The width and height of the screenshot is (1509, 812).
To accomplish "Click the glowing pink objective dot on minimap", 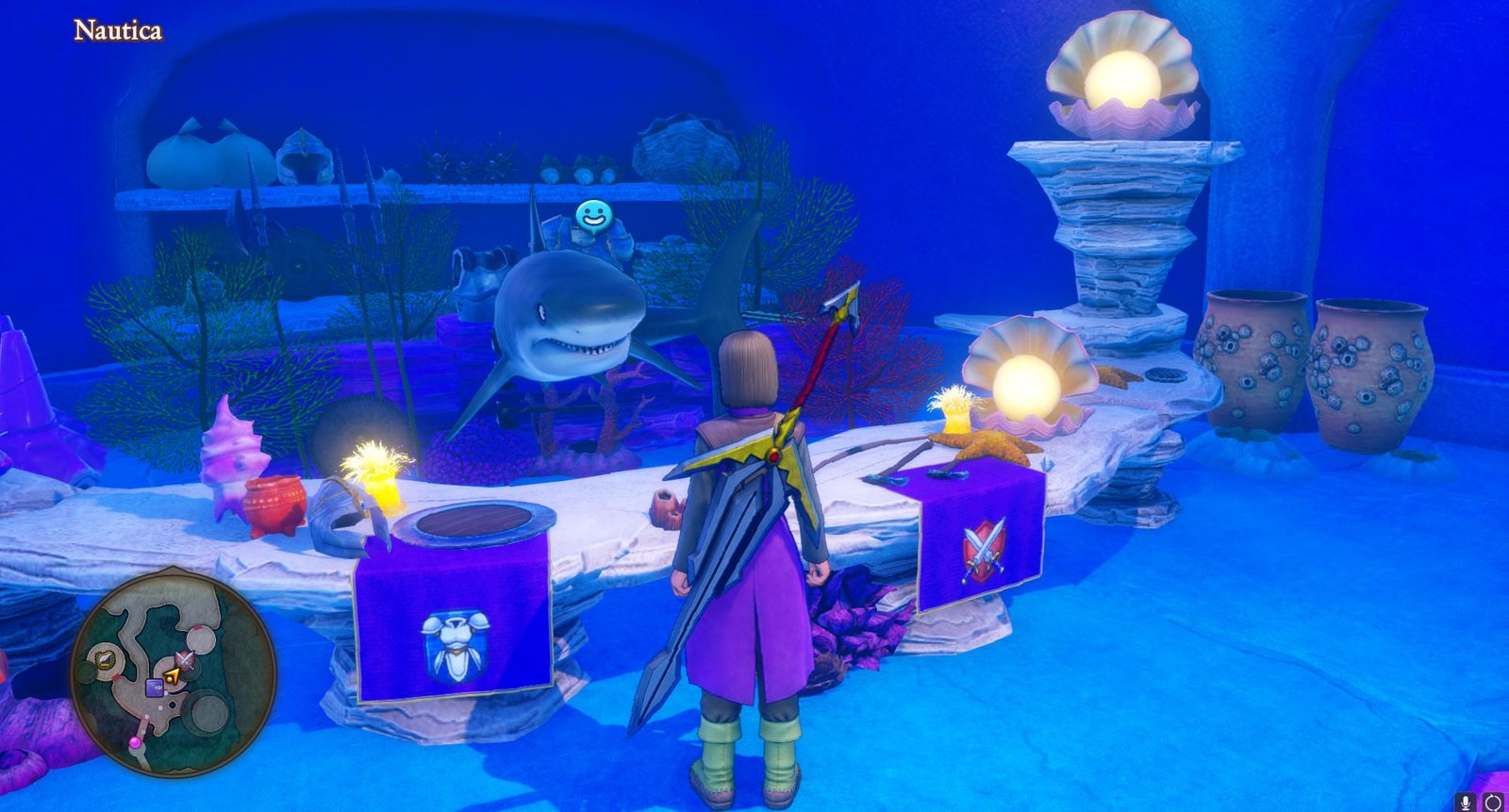I will (136, 743).
